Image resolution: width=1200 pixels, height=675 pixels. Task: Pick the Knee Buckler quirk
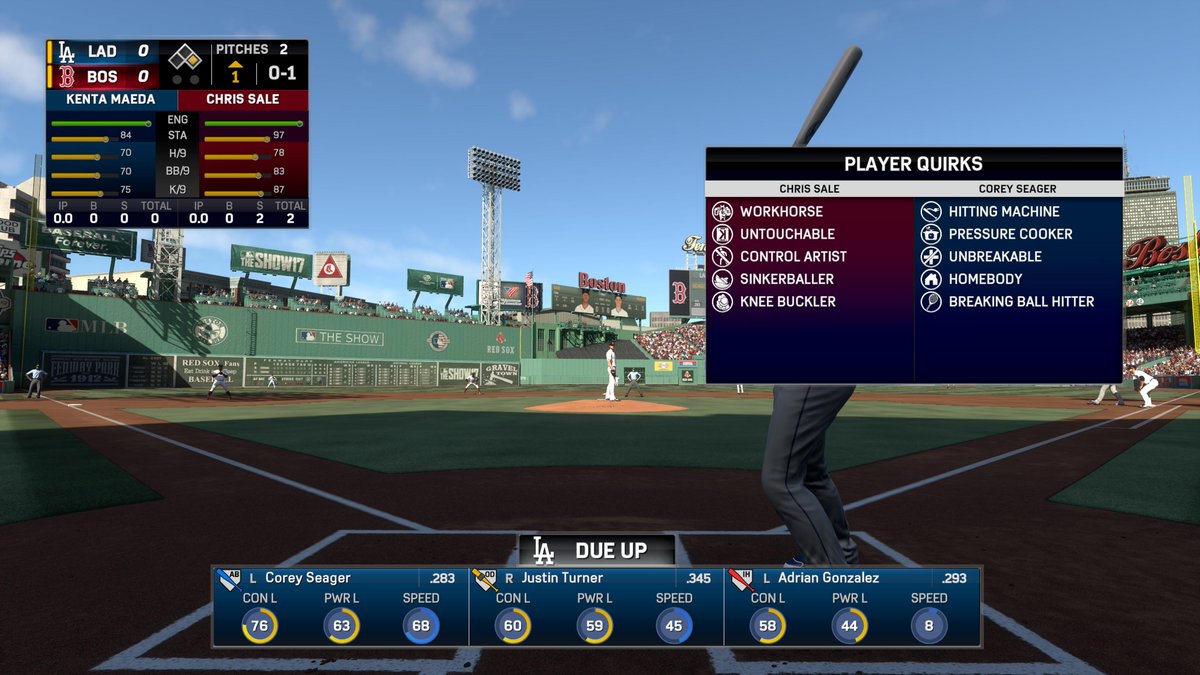pos(787,301)
